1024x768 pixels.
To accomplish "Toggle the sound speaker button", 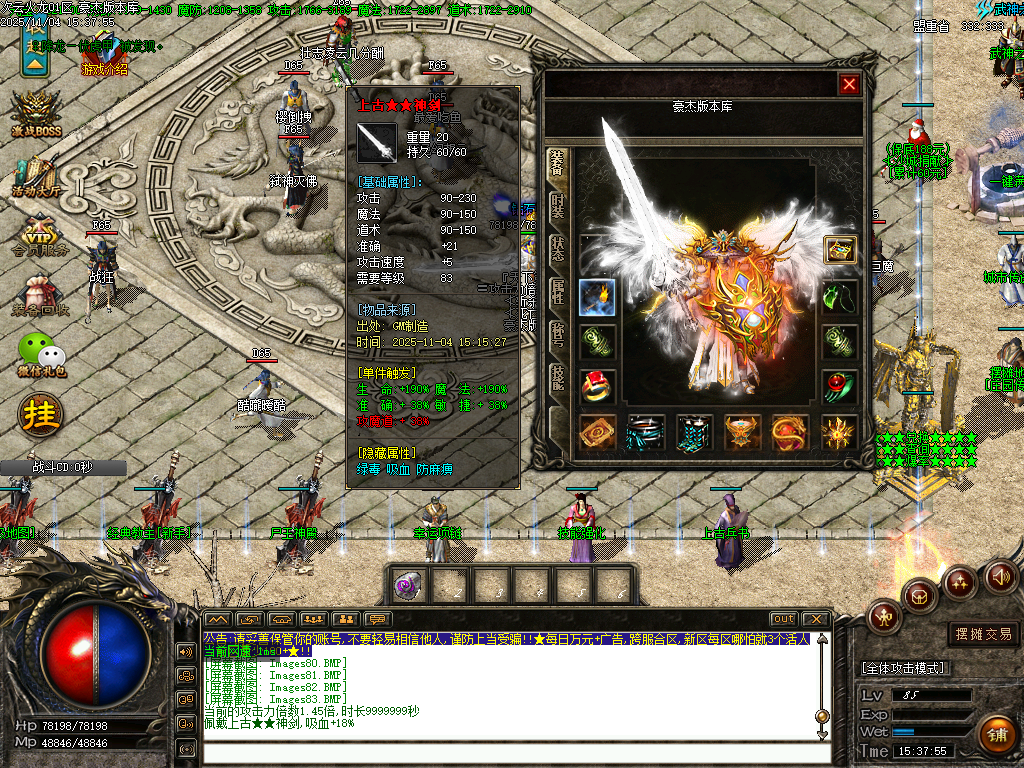I will 1001,577.
